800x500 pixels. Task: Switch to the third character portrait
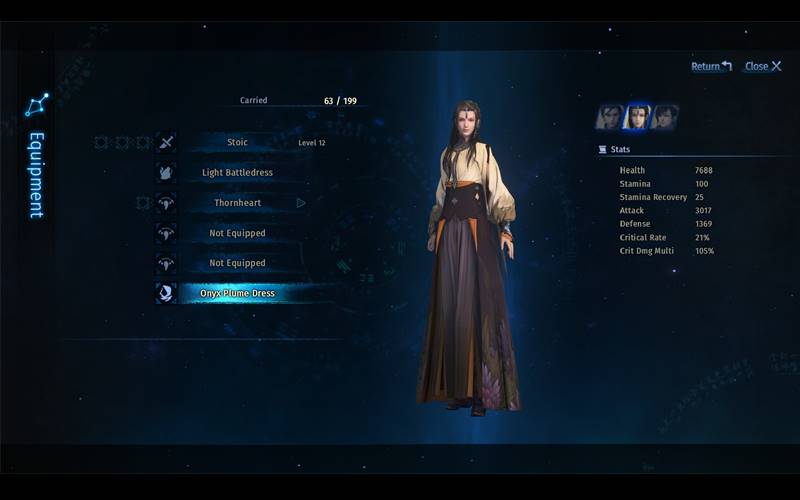(x=665, y=117)
